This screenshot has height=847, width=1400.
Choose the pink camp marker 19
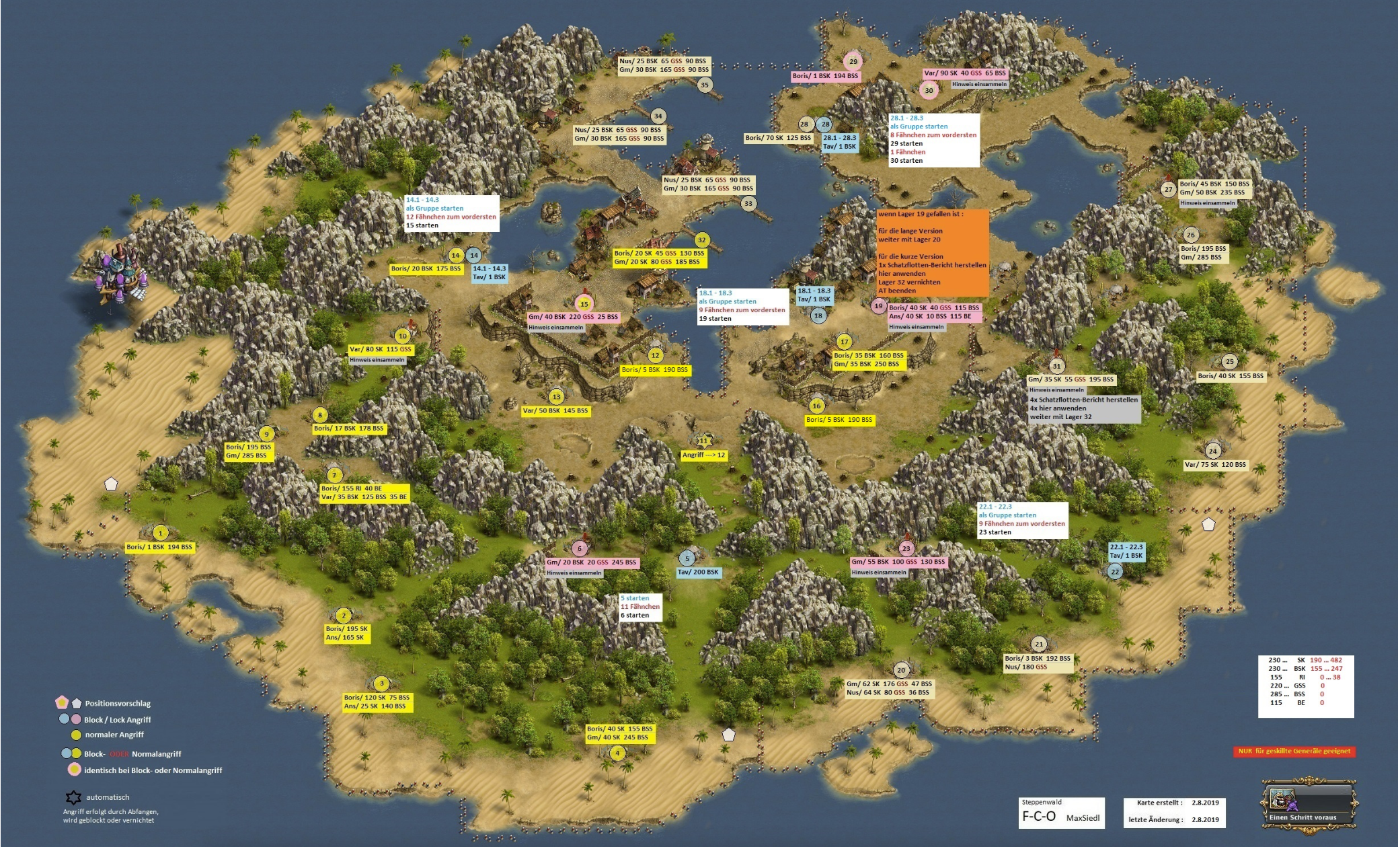[x=878, y=306]
